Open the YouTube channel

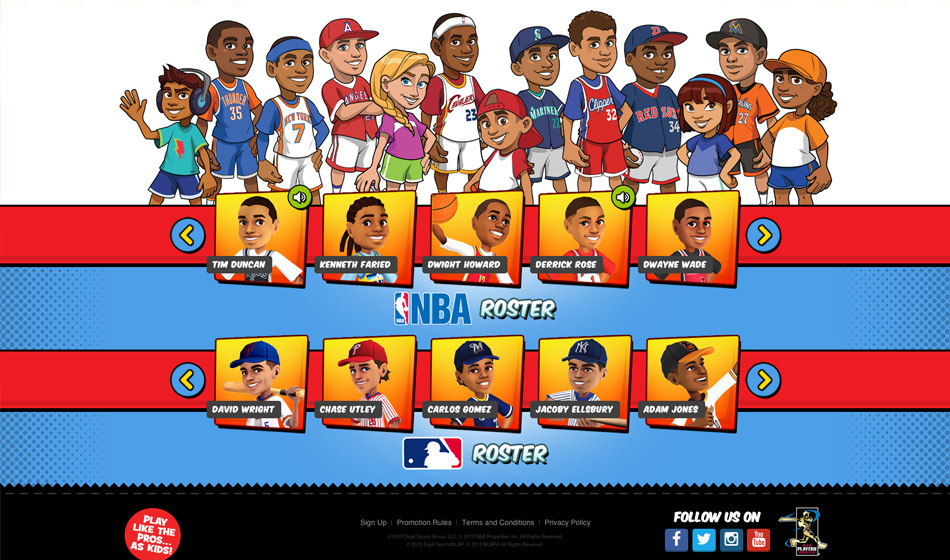(759, 540)
